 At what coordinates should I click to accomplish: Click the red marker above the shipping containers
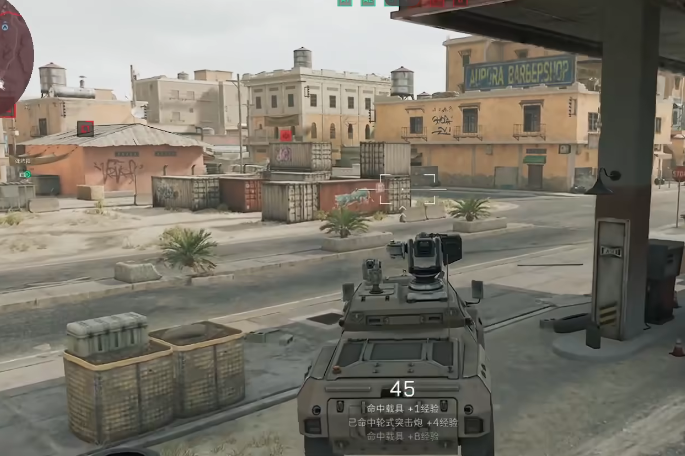click(286, 135)
